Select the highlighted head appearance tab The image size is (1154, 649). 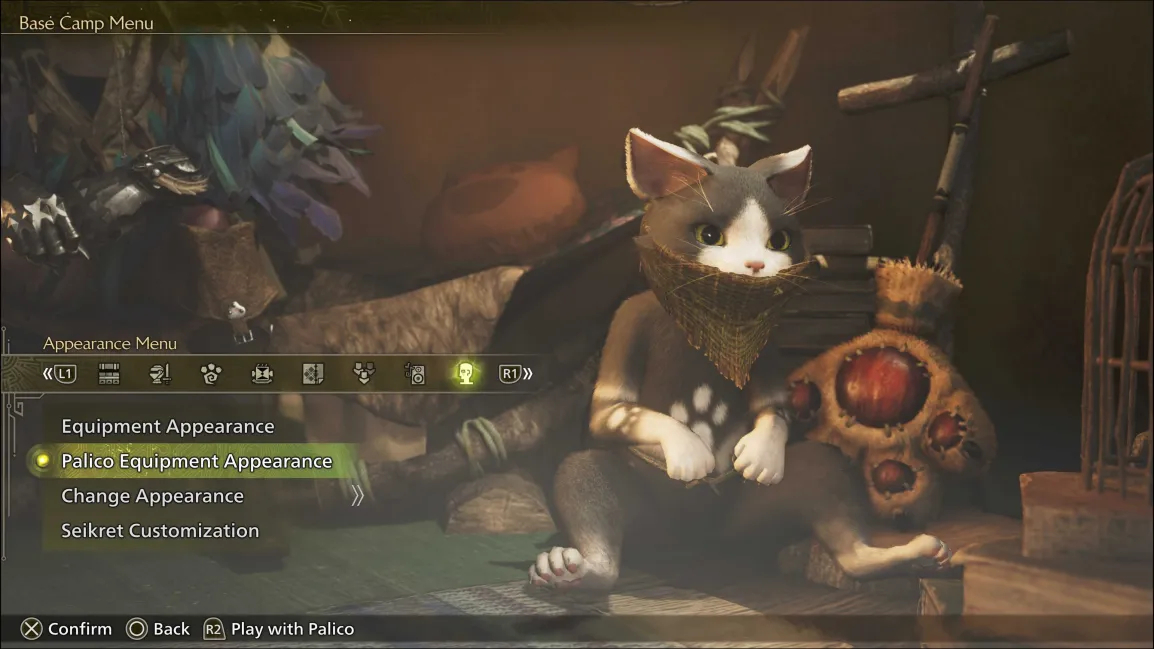point(464,374)
